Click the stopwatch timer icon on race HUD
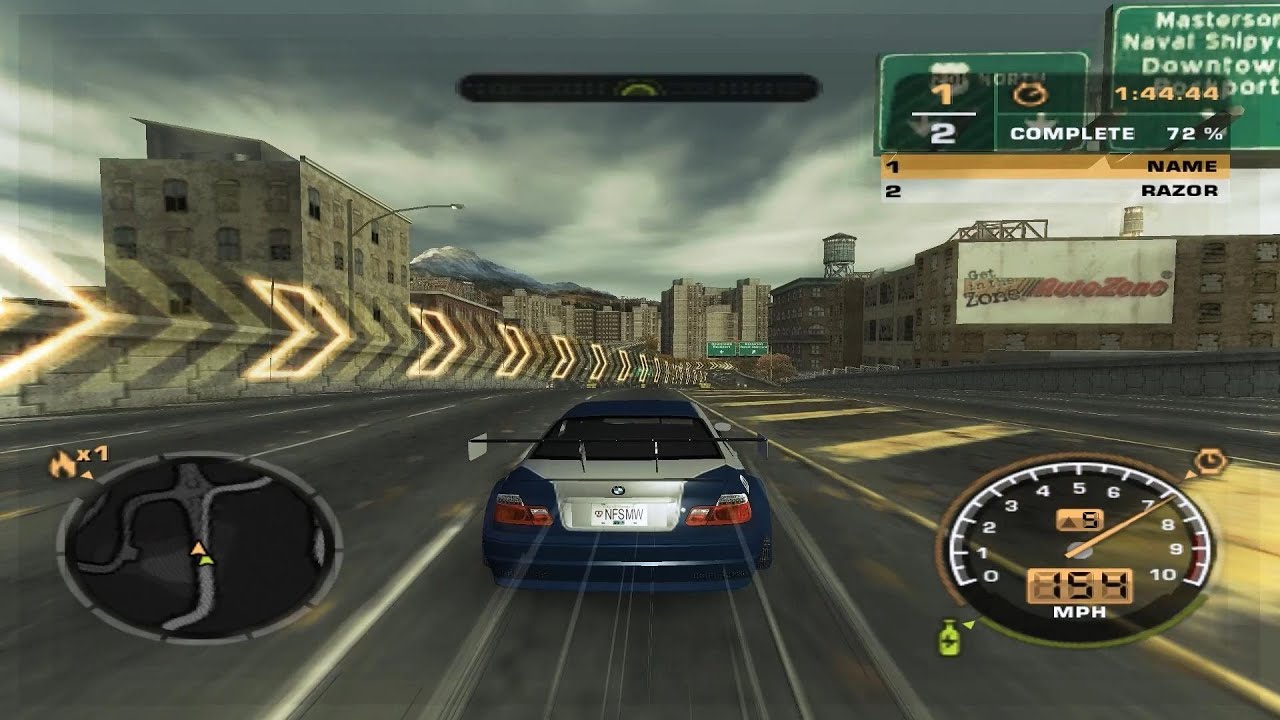The width and height of the screenshot is (1280, 720). tap(1029, 95)
